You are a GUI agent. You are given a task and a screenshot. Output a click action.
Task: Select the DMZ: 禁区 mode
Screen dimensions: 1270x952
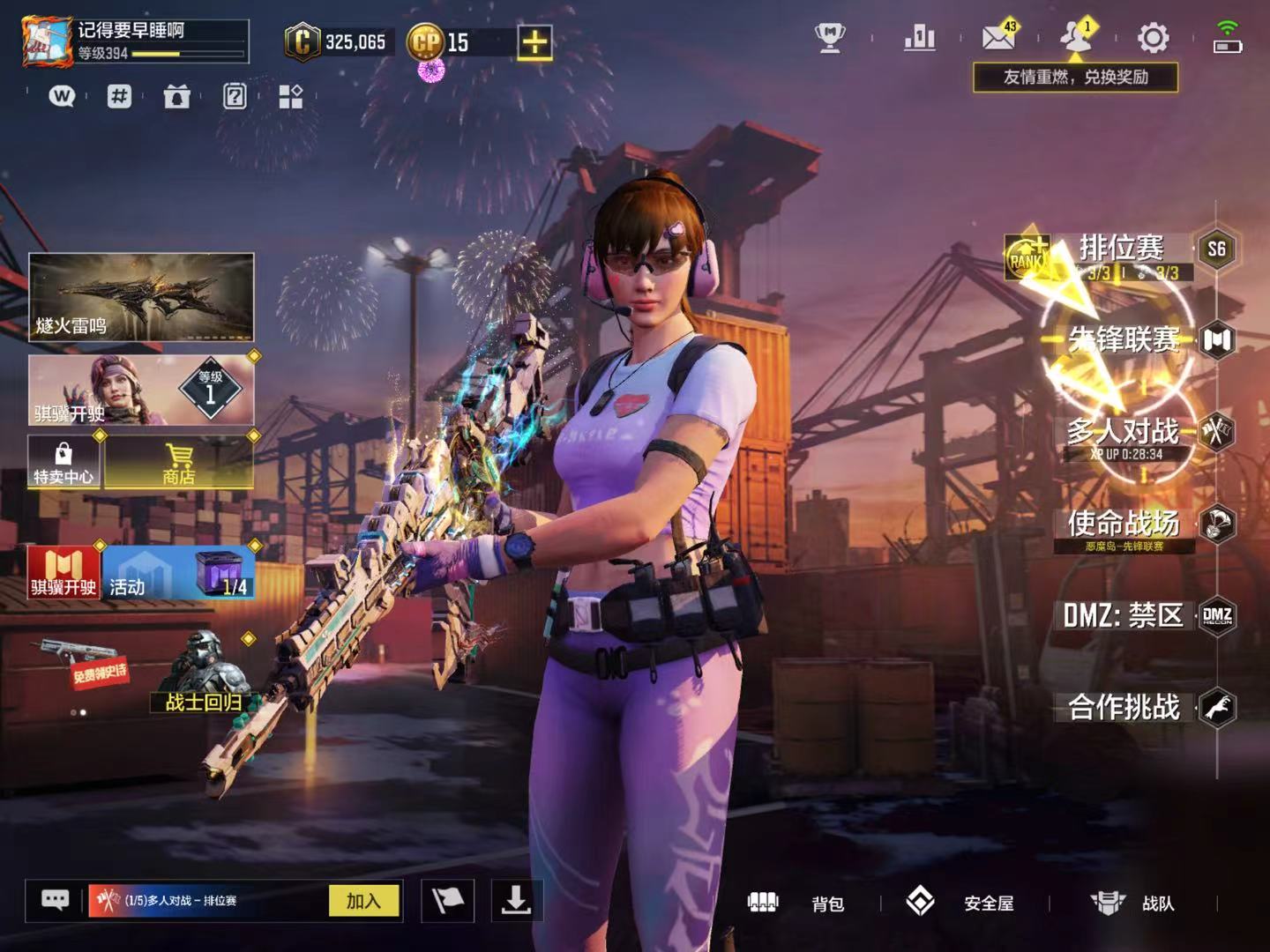1124,615
